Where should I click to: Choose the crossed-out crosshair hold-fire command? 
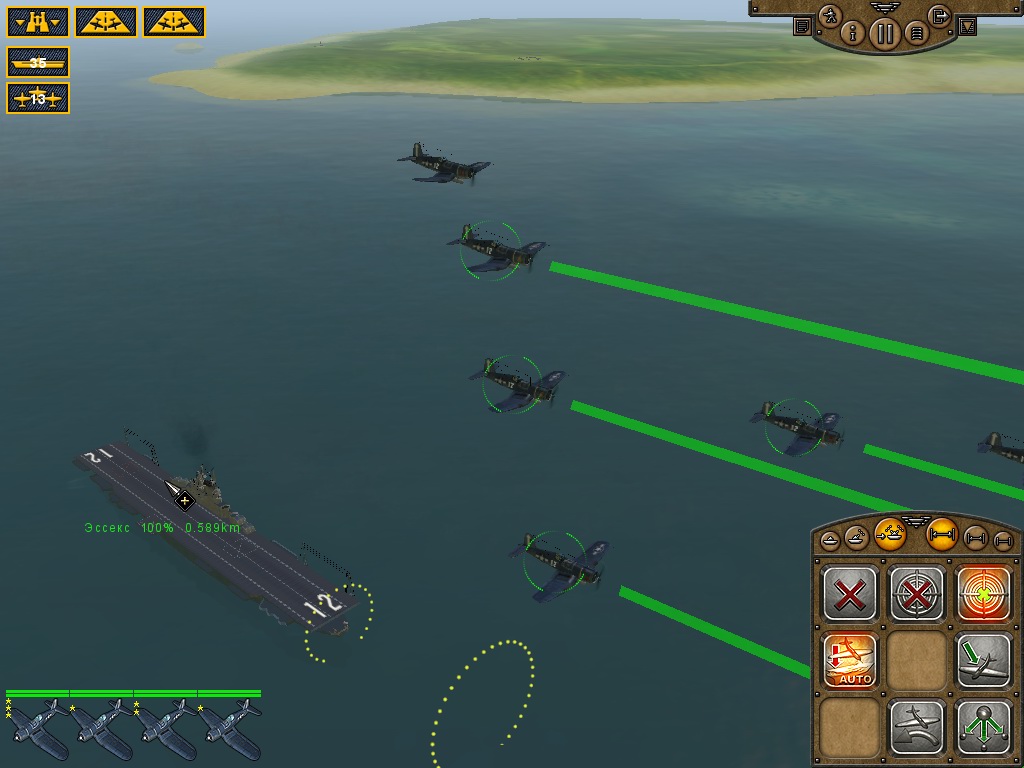[917, 595]
